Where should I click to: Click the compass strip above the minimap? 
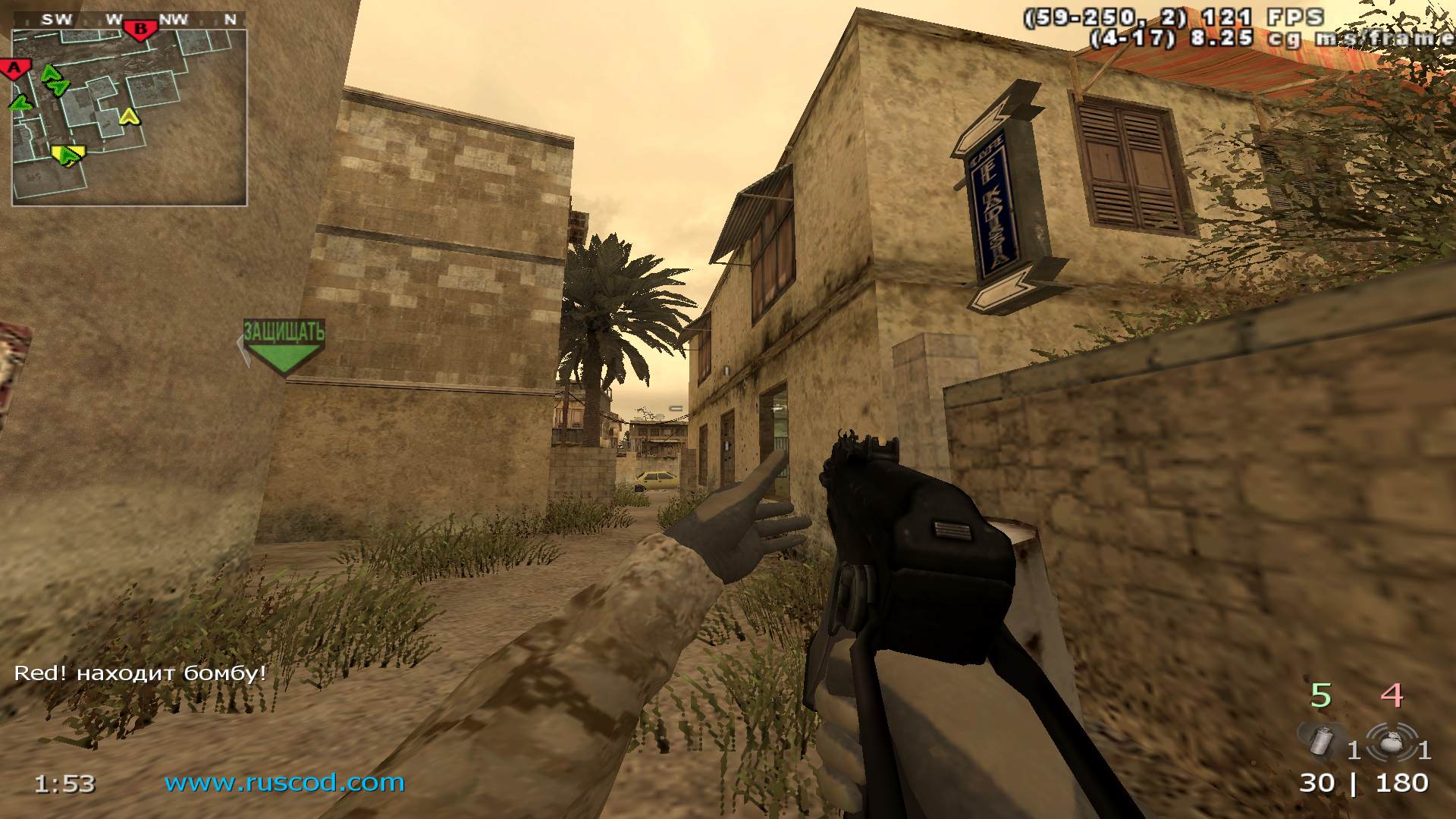pyautogui.click(x=129, y=20)
